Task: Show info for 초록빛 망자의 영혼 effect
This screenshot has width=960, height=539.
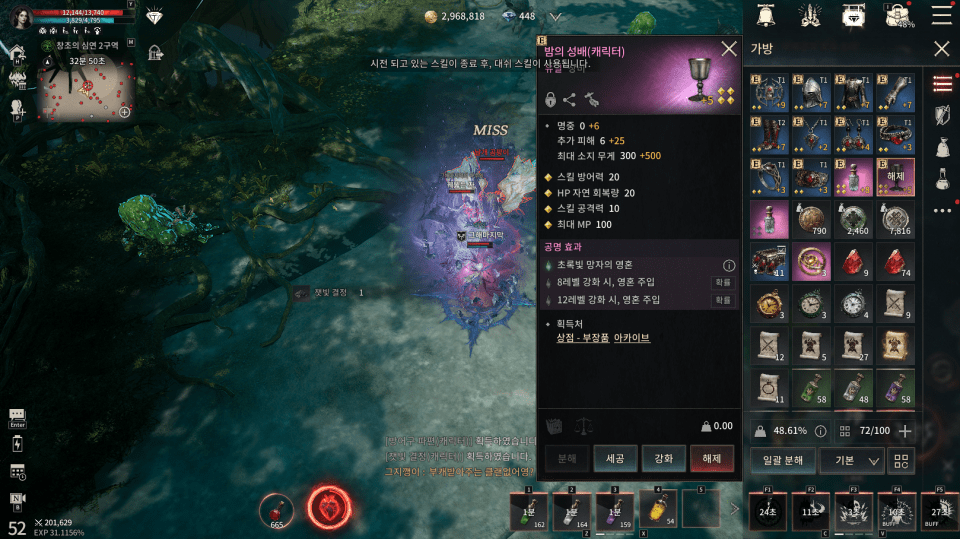Action: click(x=729, y=266)
